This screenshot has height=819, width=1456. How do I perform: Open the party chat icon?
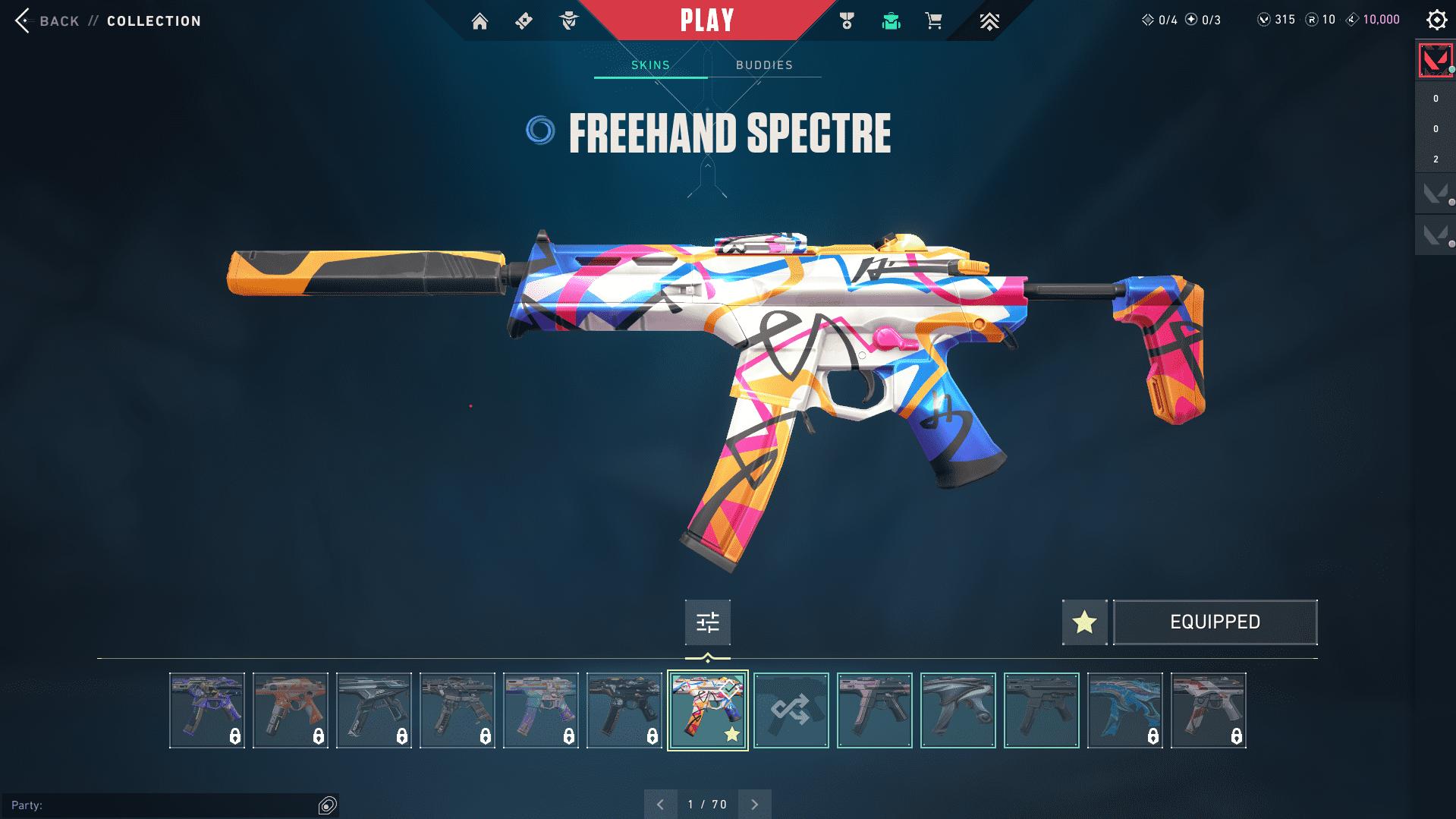[327, 805]
